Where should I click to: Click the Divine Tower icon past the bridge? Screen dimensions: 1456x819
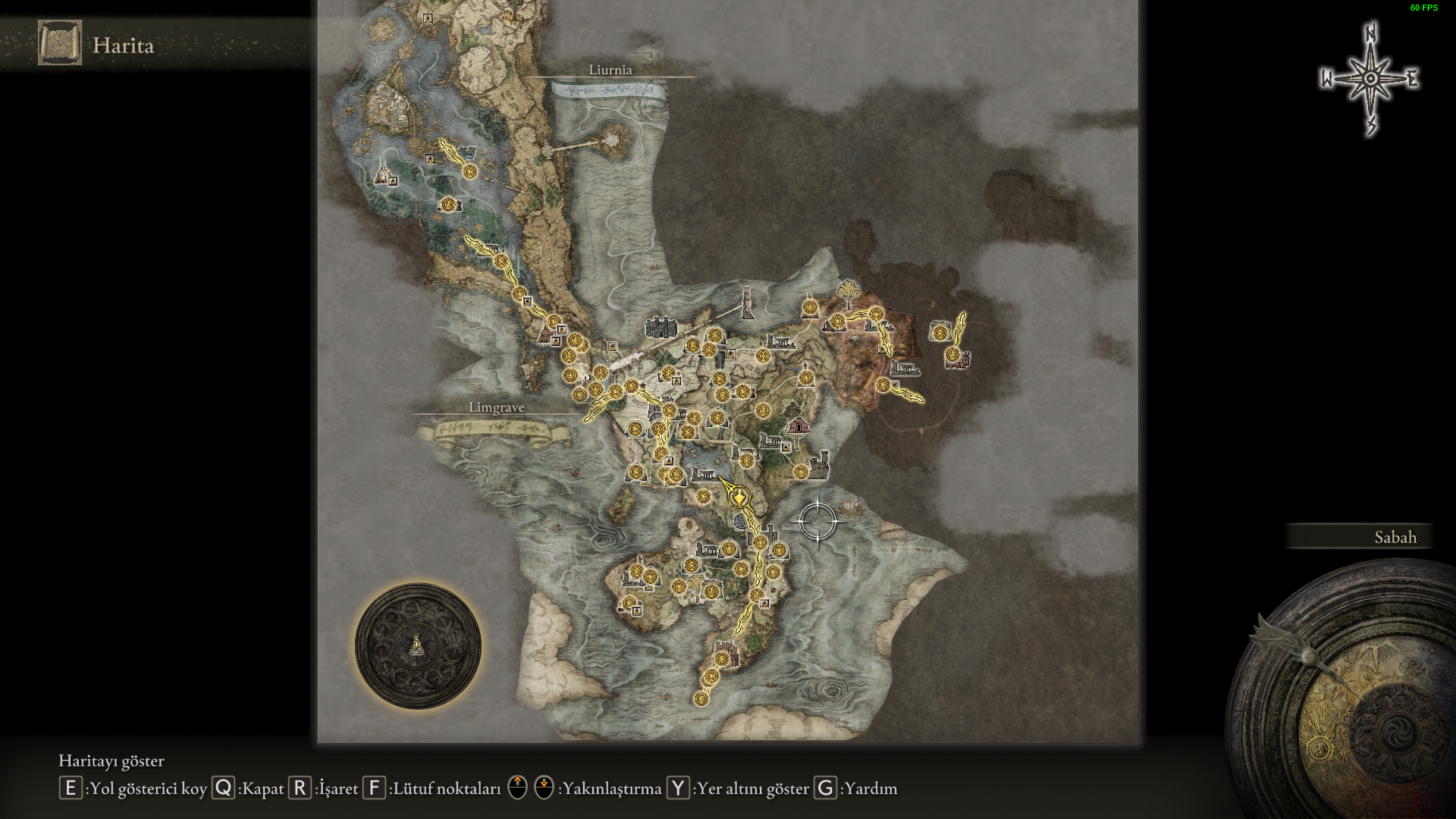pyautogui.click(x=748, y=303)
